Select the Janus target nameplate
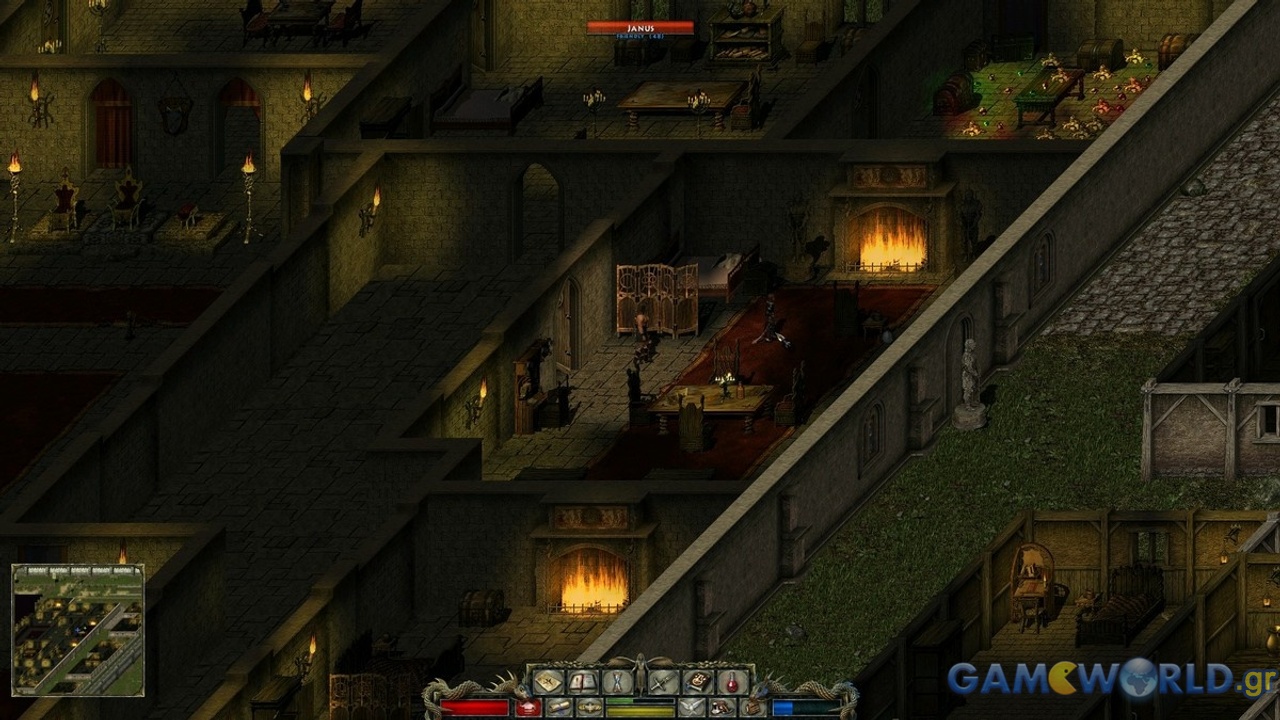Screen dimensions: 1280x720 click(x=640, y=29)
